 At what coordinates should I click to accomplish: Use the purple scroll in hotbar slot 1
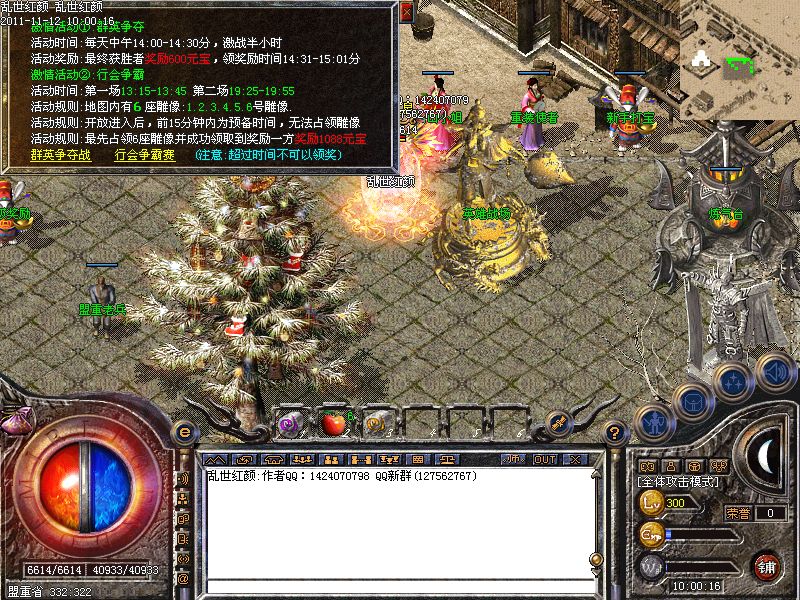[290, 424]
